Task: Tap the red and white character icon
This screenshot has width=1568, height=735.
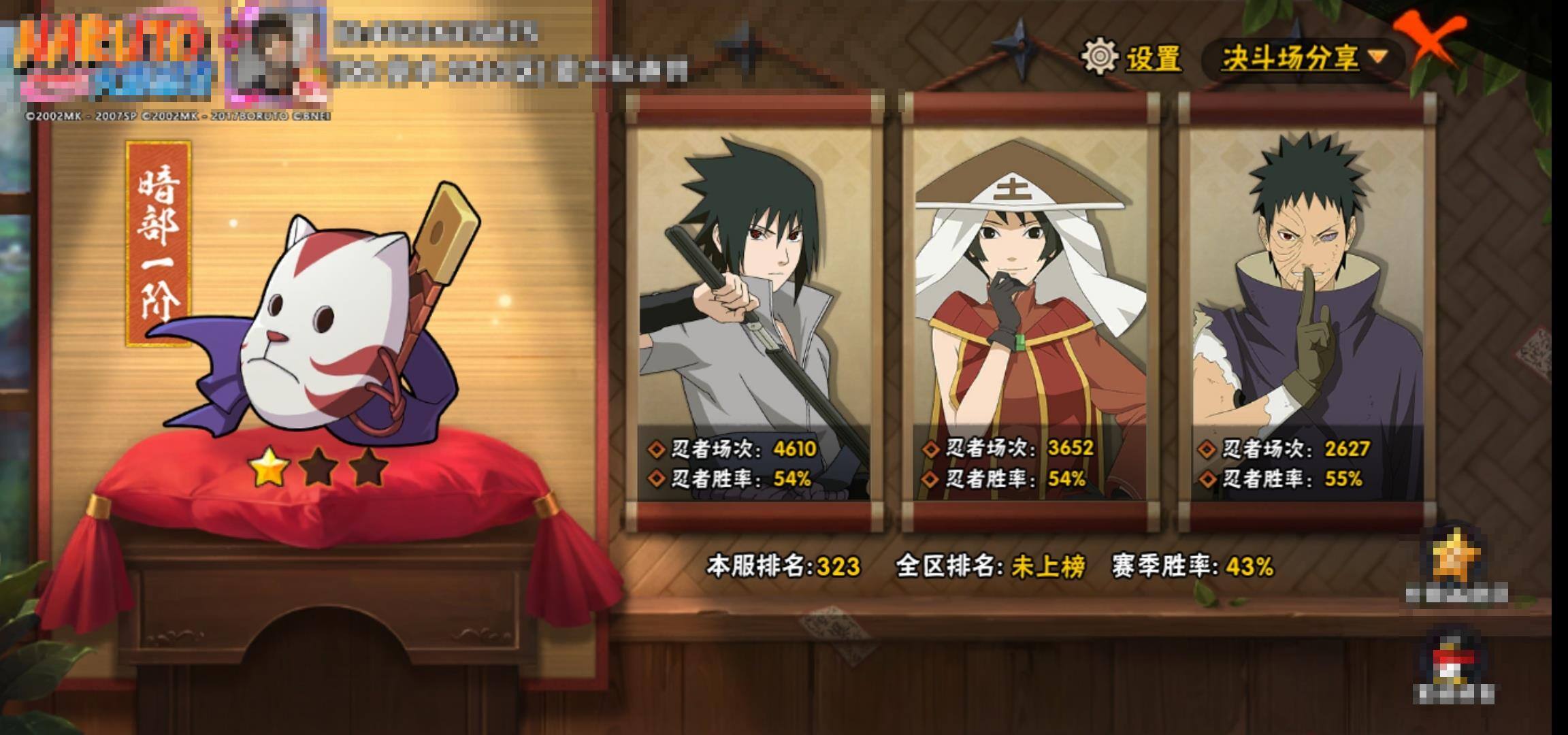Action: point(1454,660)
